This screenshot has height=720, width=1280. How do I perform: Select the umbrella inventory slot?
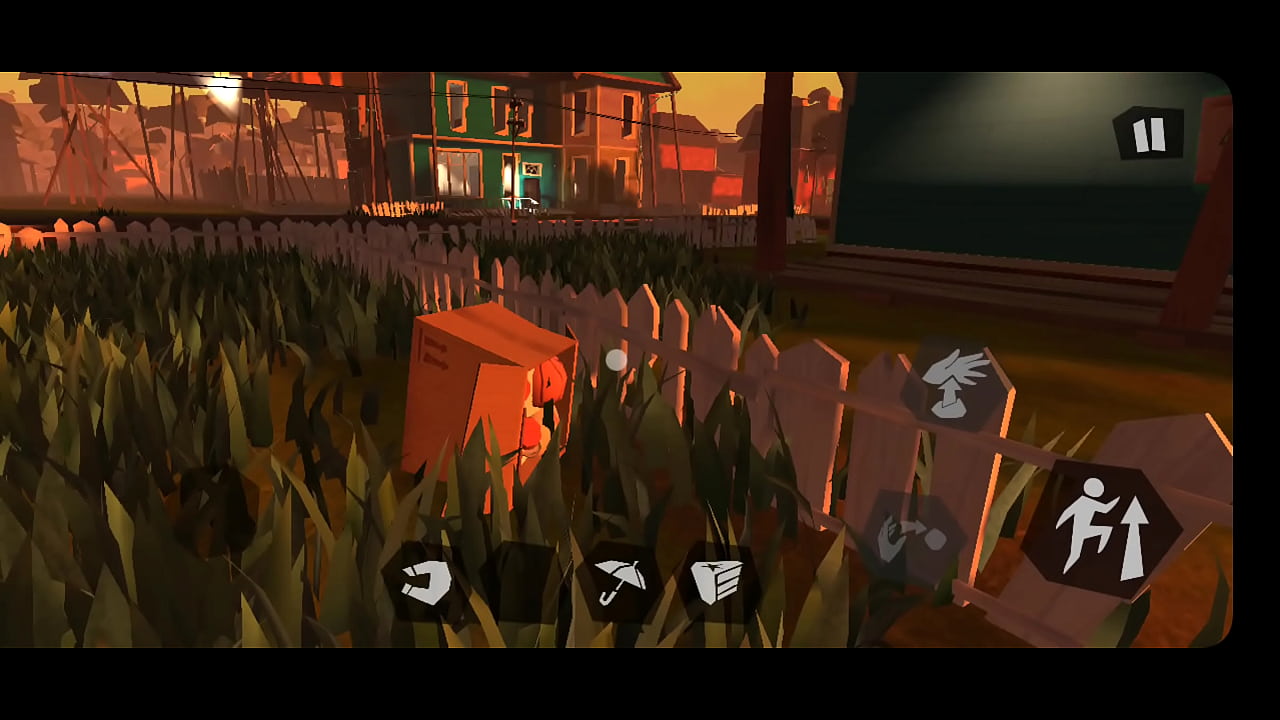[620, 581]
